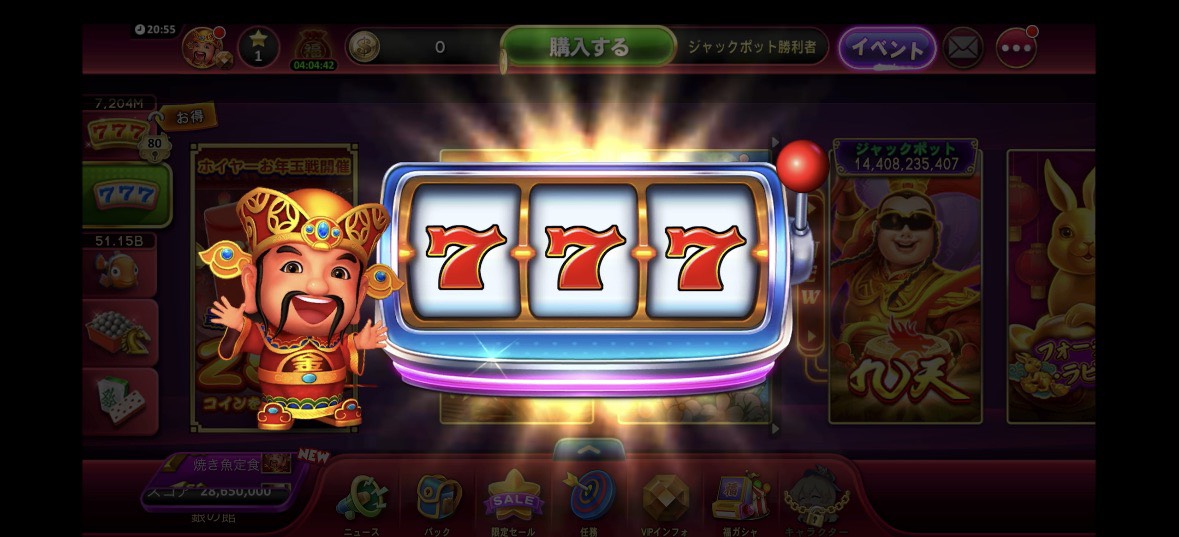The width and height of the screenshot is (1179, 537).
Task: Select the red 777 locked slots category
Action: click(120, 132)
